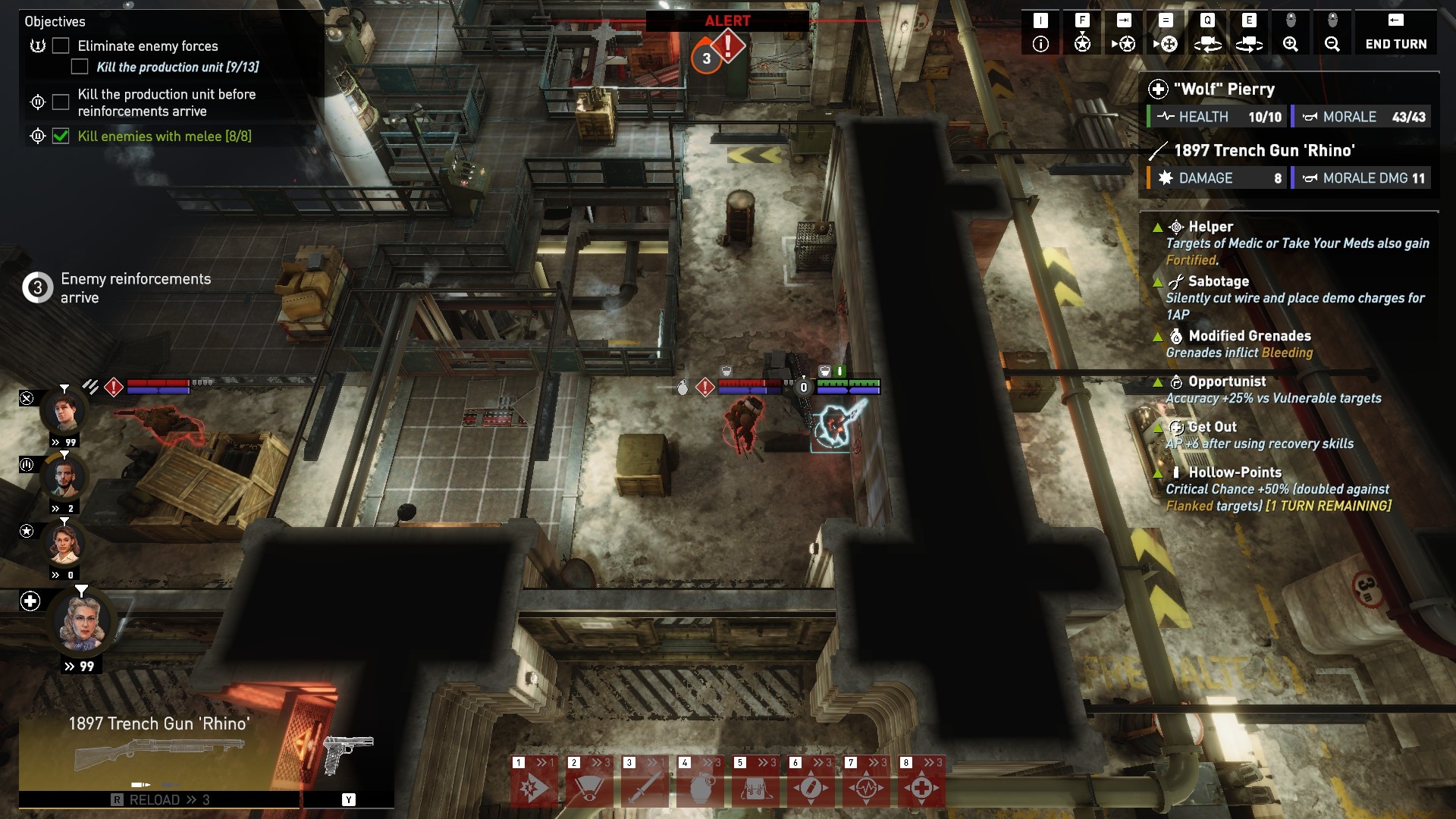Zoom in with the magnifier plus button
This screenshot has width=1456, height=819.
coord(1291,35)
